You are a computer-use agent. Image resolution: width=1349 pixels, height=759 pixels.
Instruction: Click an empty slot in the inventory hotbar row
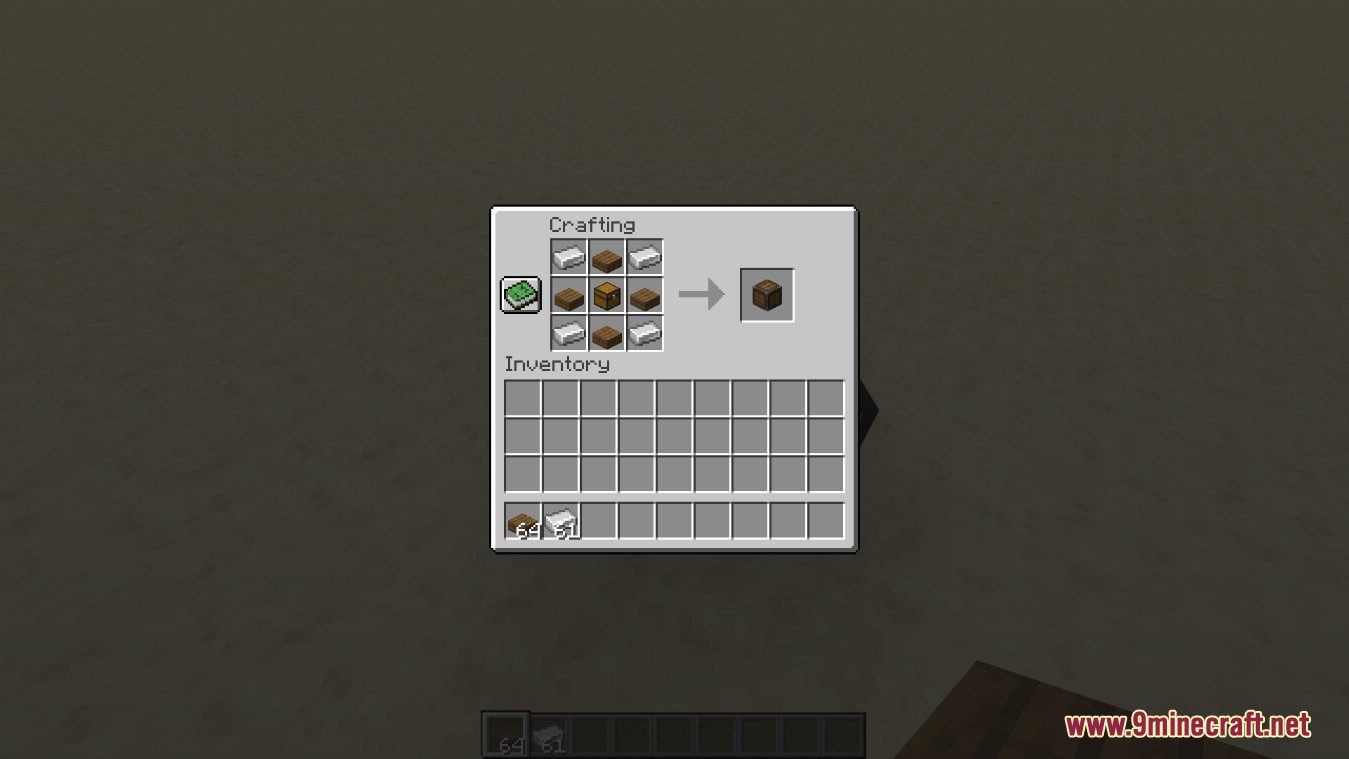coord(636,520)
